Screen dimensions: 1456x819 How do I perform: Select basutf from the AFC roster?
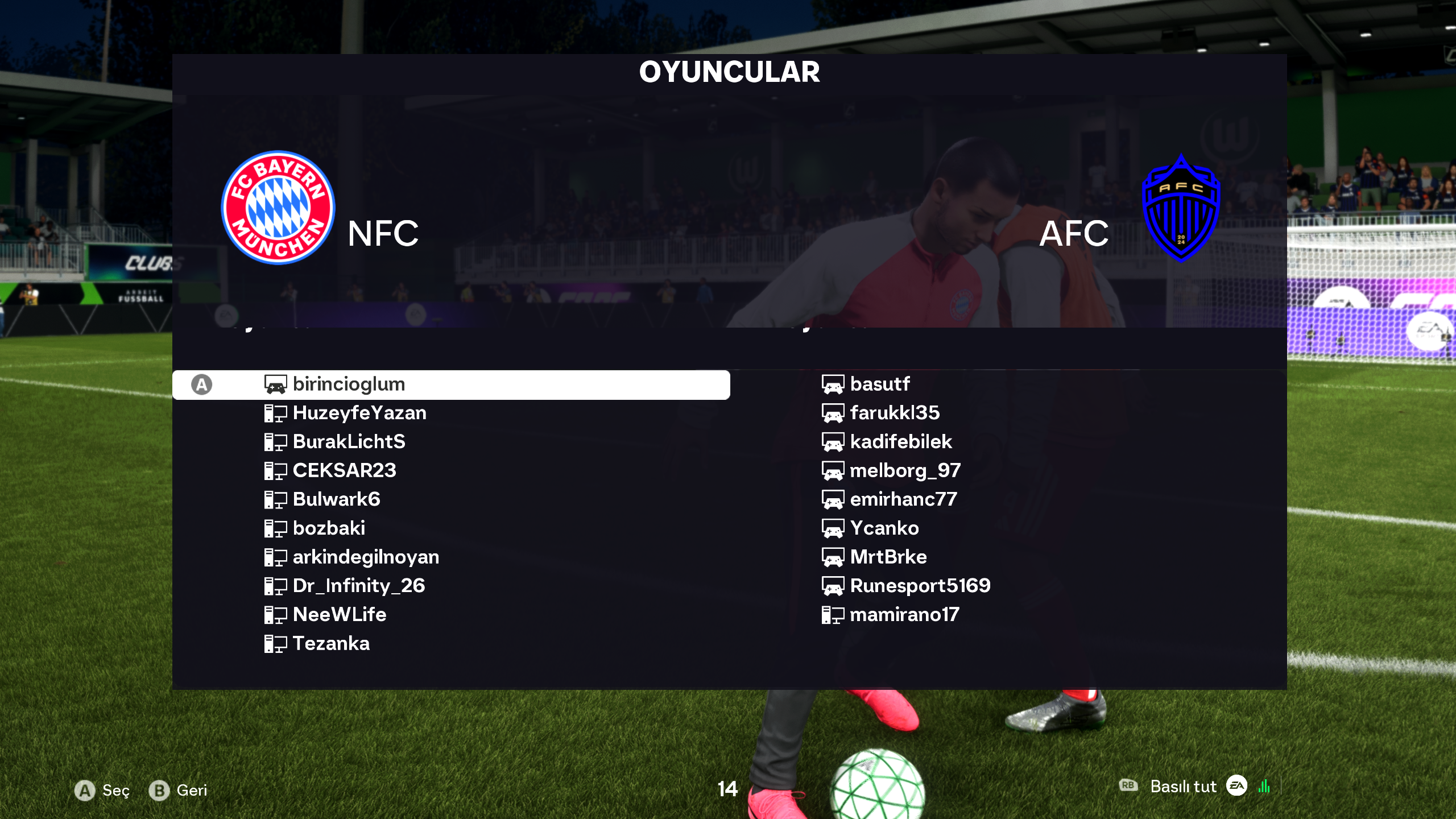click(x=879, y=384)
